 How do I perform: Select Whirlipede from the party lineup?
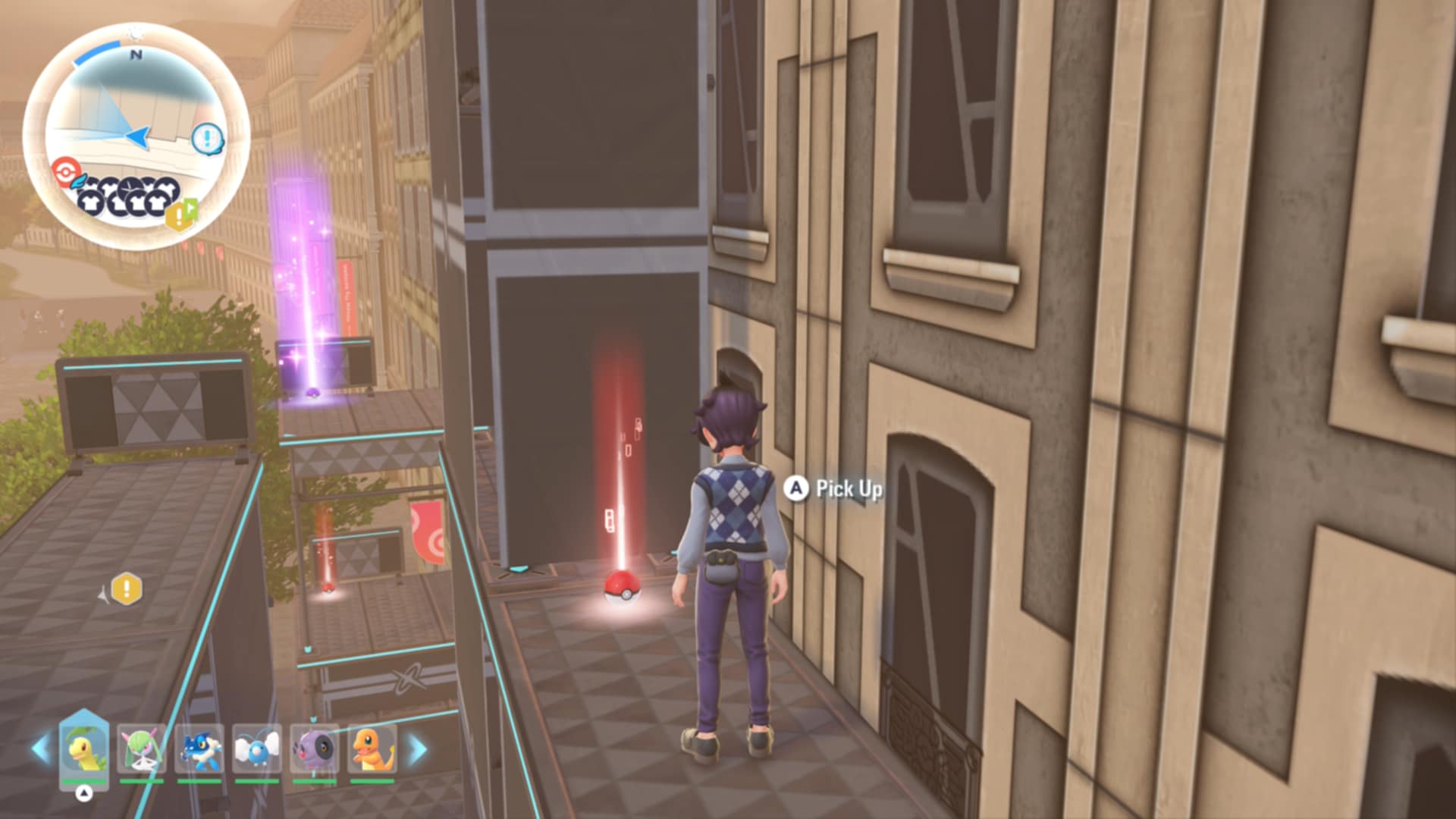[x=315, y=749]
